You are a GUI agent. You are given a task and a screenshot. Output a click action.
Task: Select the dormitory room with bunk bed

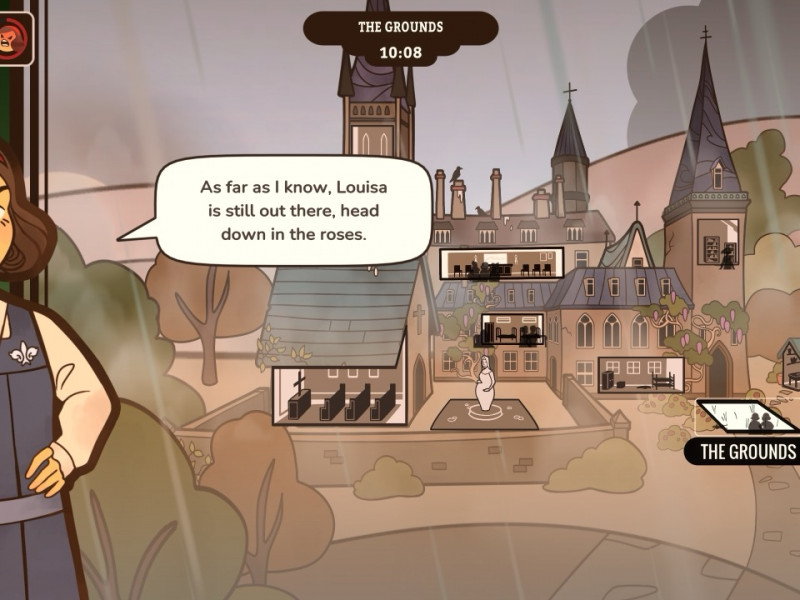click(x=641, y=374)
